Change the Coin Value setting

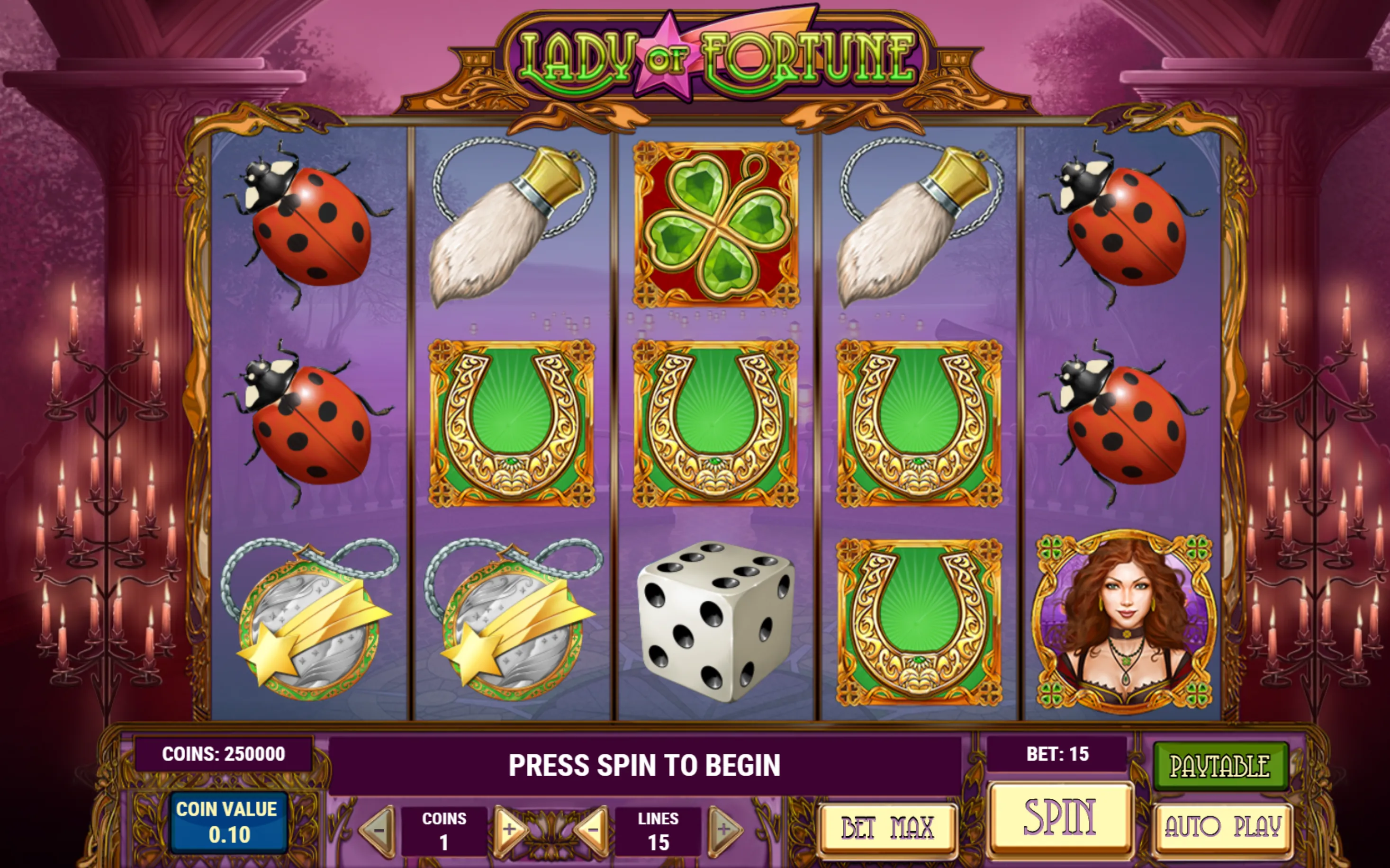(x=229, y=823)
